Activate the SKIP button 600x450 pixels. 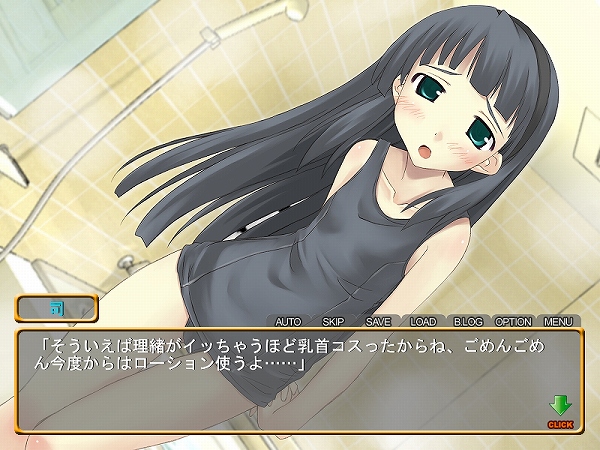tap(333, 322)
